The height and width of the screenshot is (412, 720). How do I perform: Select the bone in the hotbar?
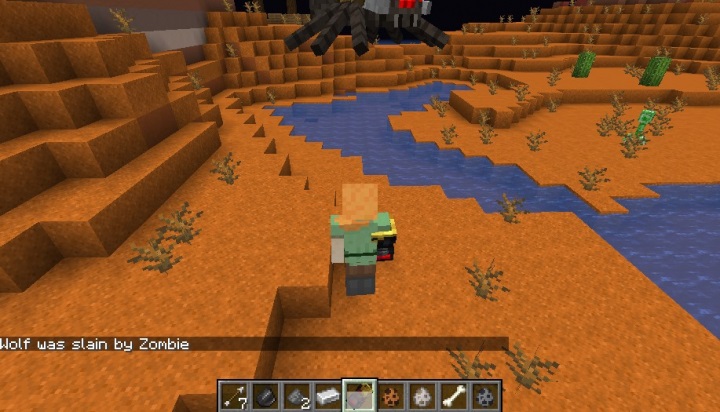click(x=454, y=396)
